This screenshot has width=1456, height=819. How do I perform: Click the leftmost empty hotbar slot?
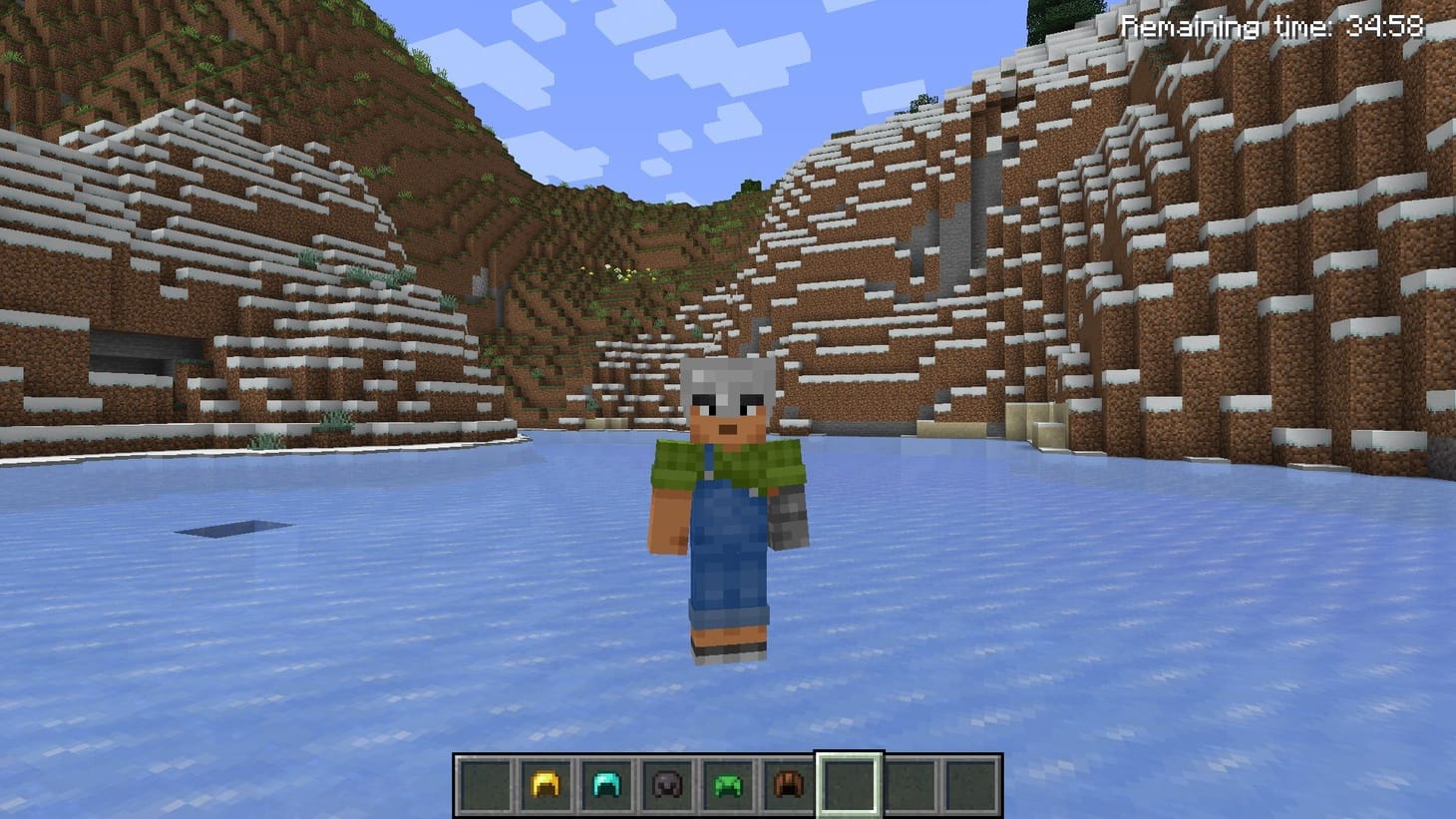point(485,784)
